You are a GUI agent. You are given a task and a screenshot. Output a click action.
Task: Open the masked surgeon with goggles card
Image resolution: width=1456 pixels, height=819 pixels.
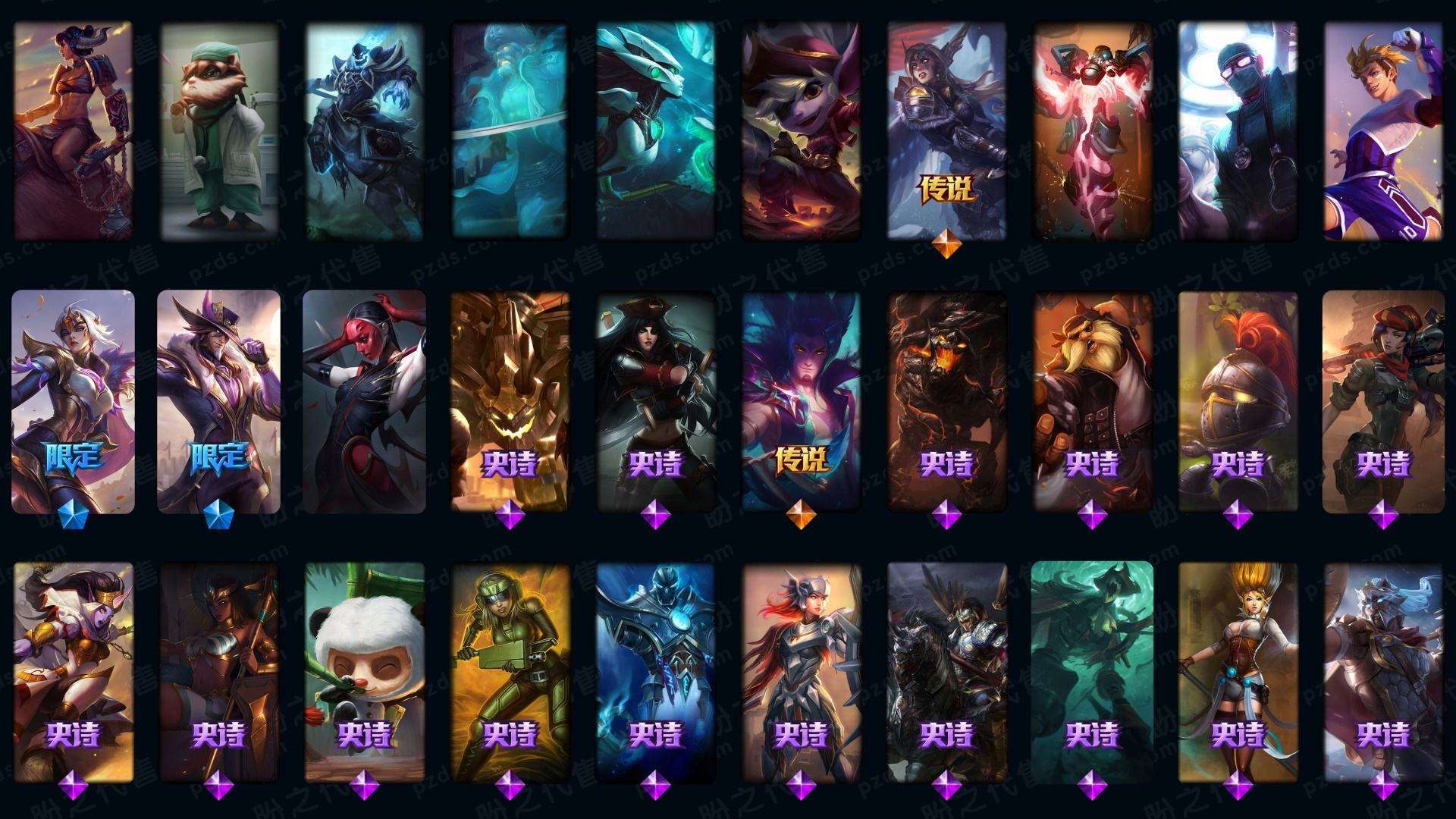1238,130
